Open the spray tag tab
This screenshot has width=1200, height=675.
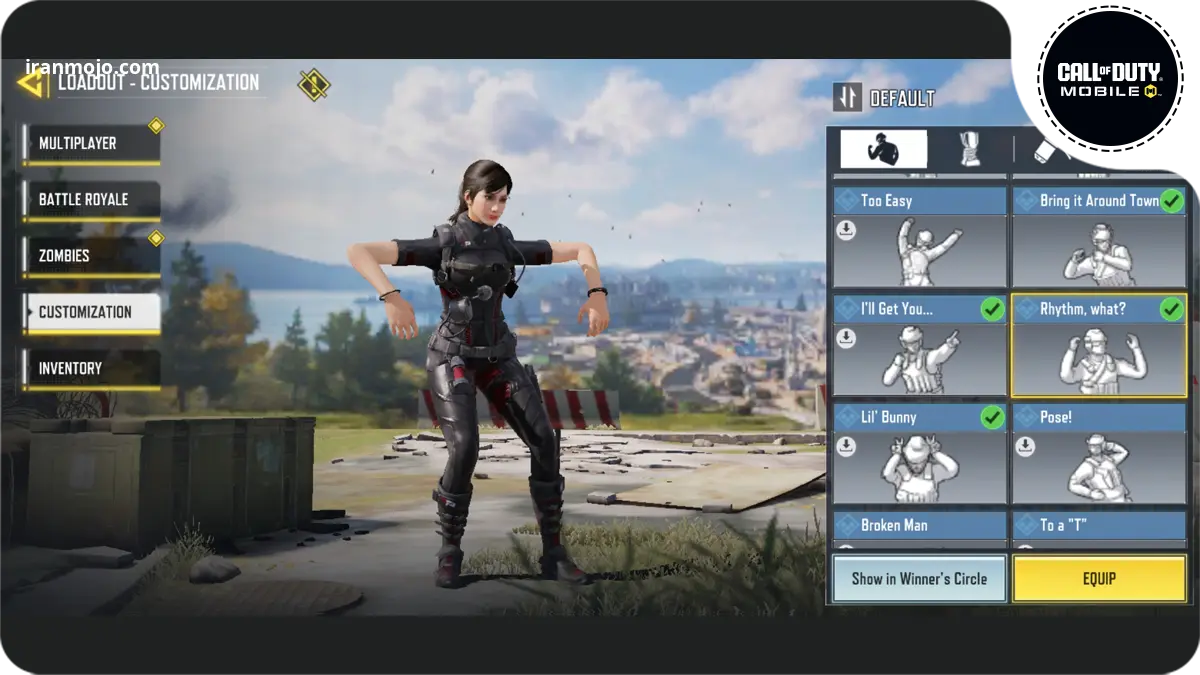point(1050,149)
